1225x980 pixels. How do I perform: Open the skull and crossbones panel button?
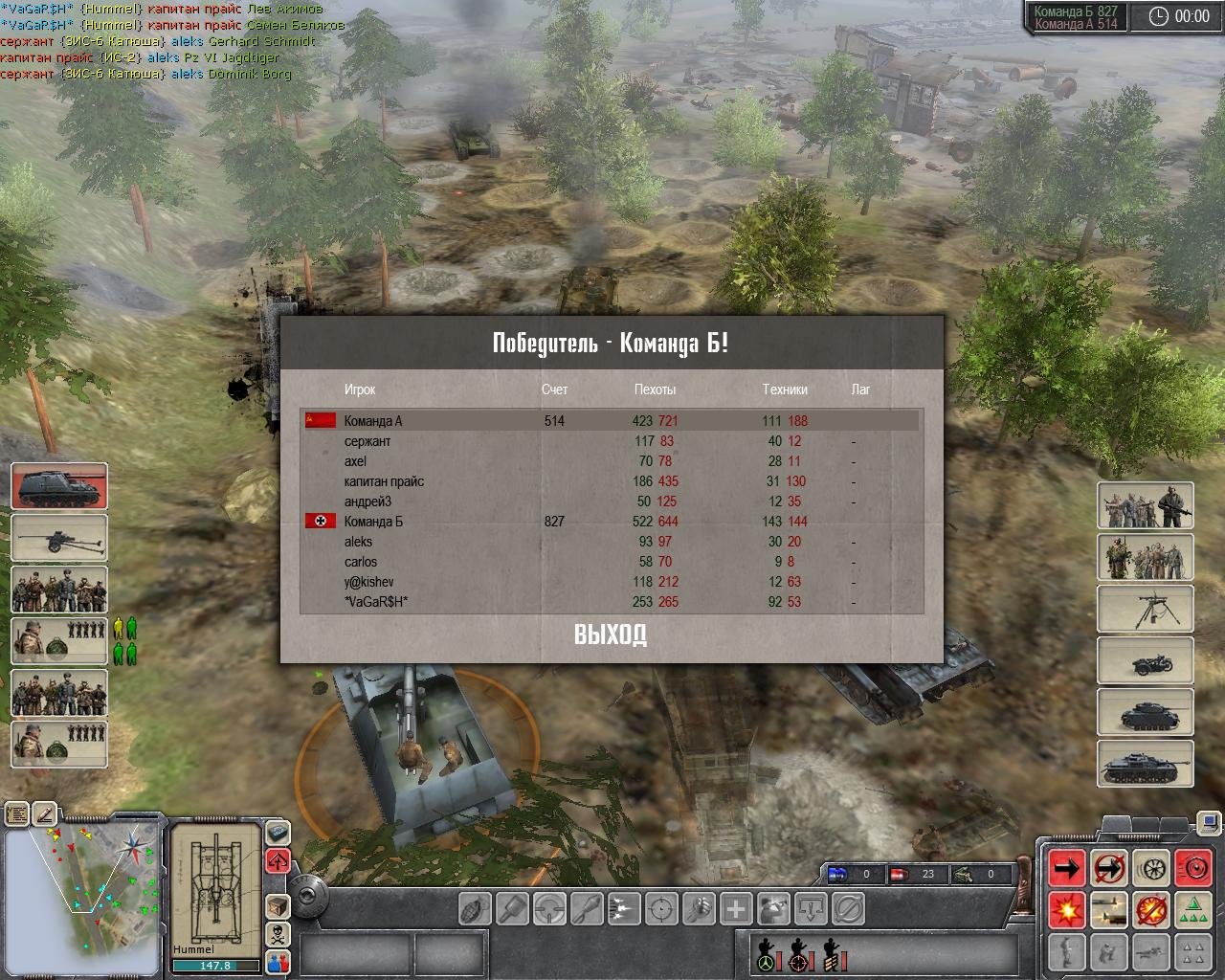pos(278,933)
